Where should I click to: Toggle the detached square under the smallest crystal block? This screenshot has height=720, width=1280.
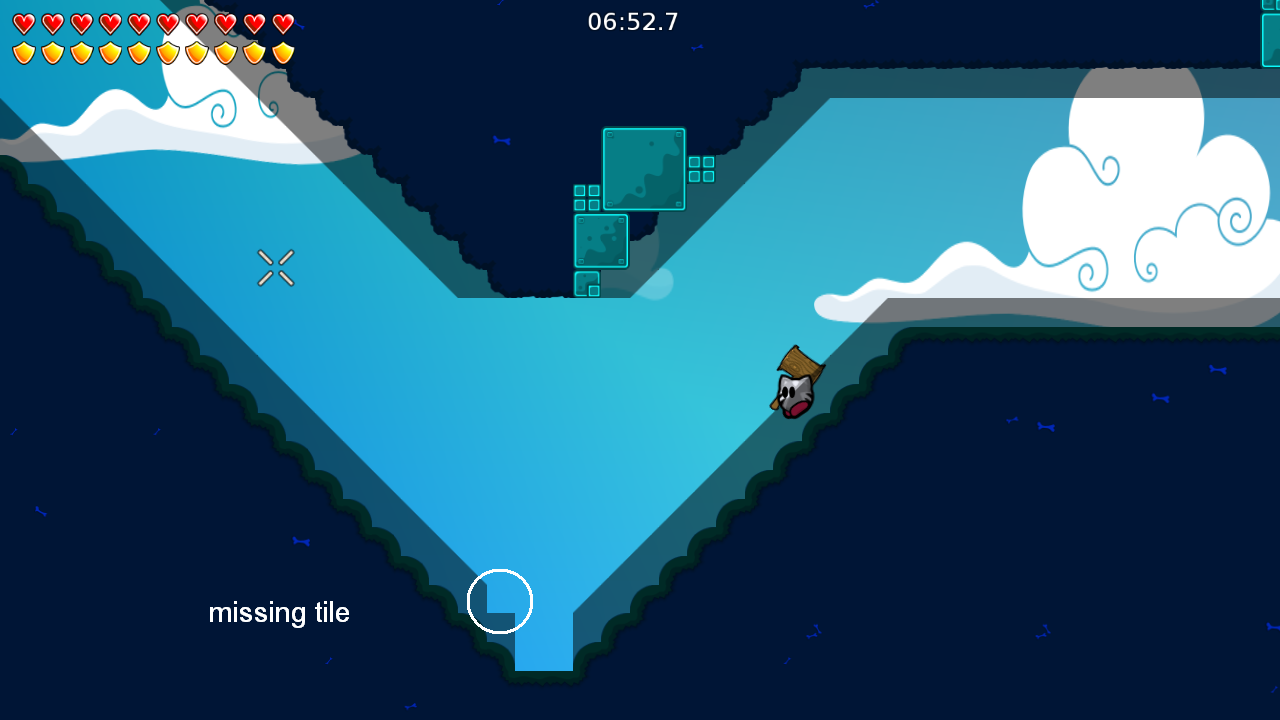tap(593, 290)
